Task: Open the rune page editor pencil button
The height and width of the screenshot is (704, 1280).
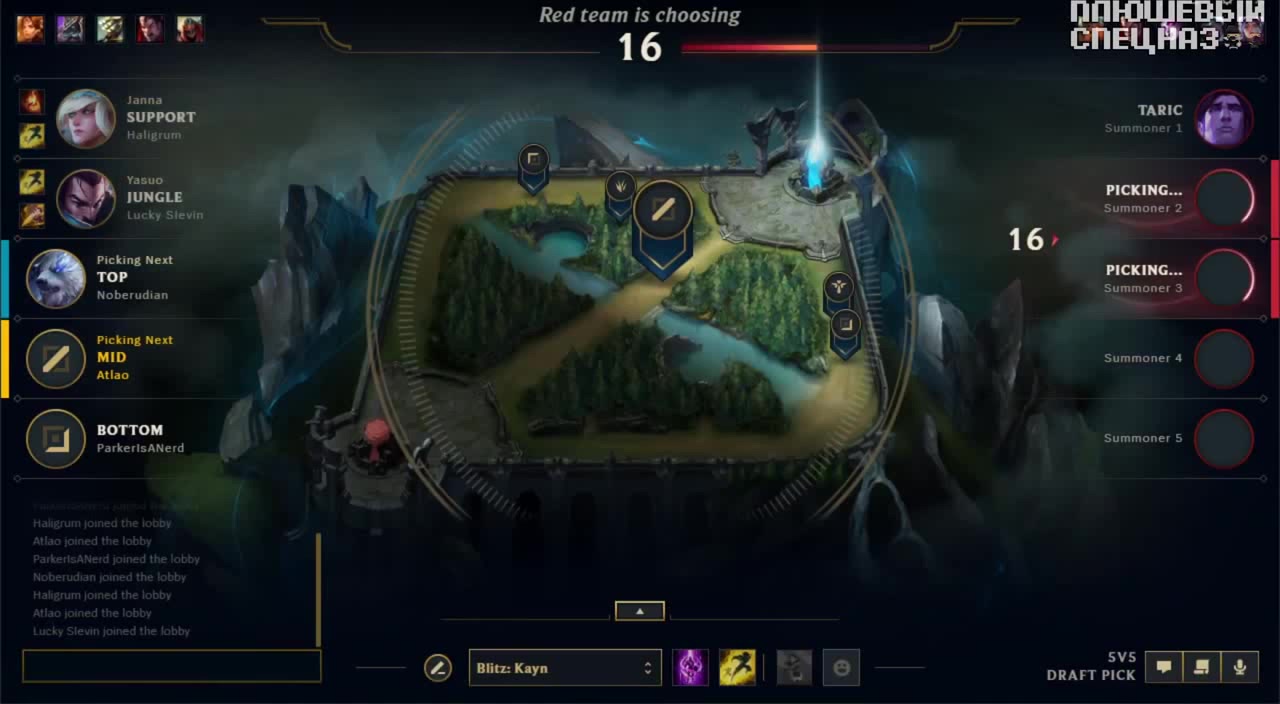Action: pos(438,668)
